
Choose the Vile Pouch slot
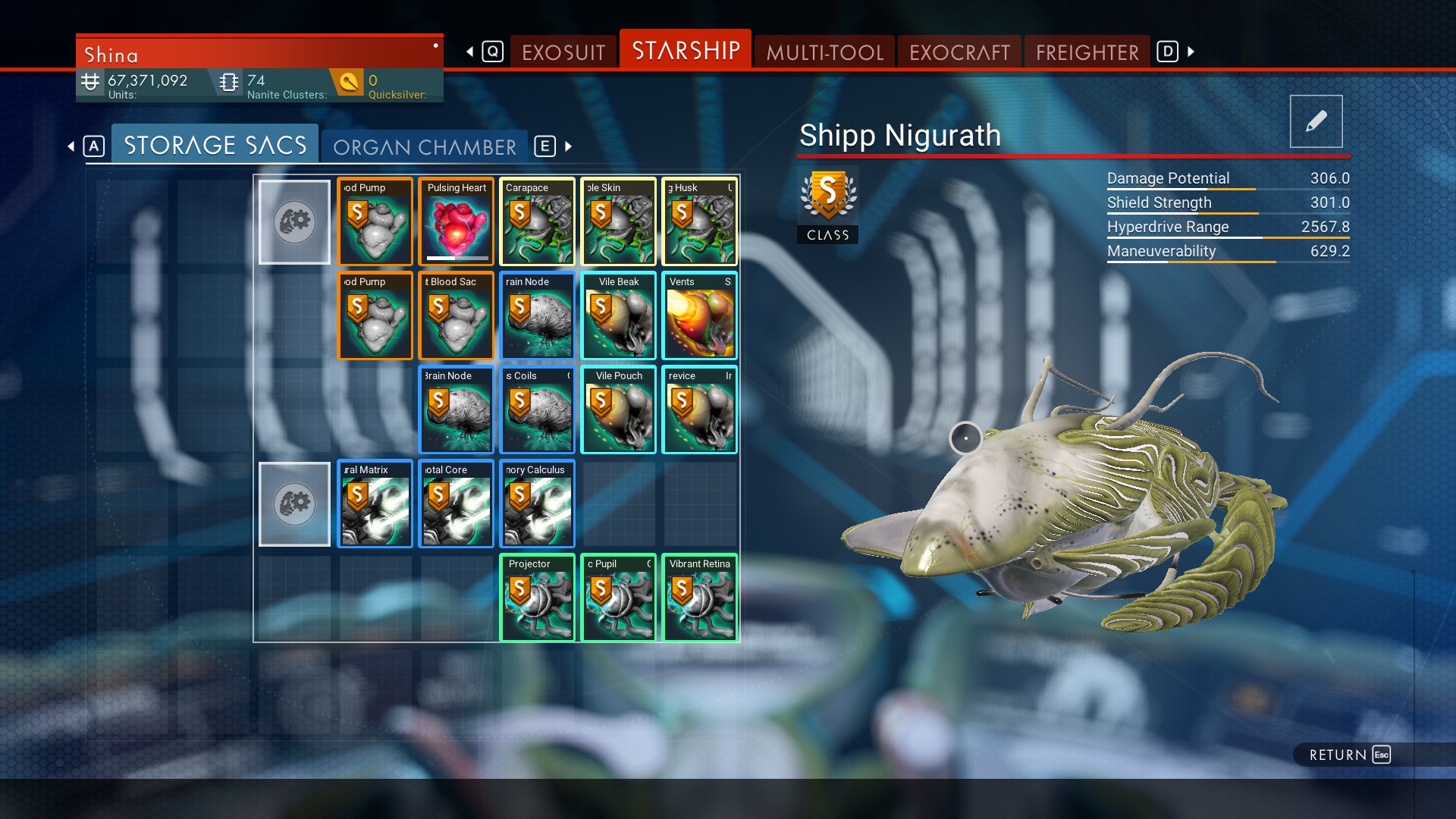[x=619, y=409]
